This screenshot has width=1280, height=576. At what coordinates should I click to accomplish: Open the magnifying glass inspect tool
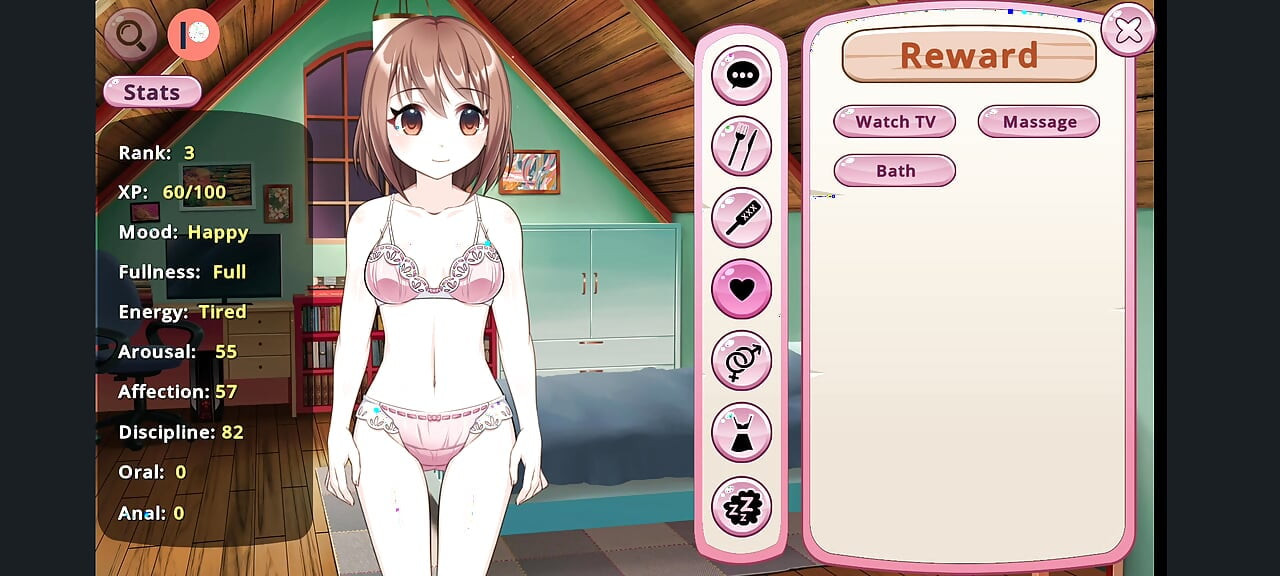131,35
